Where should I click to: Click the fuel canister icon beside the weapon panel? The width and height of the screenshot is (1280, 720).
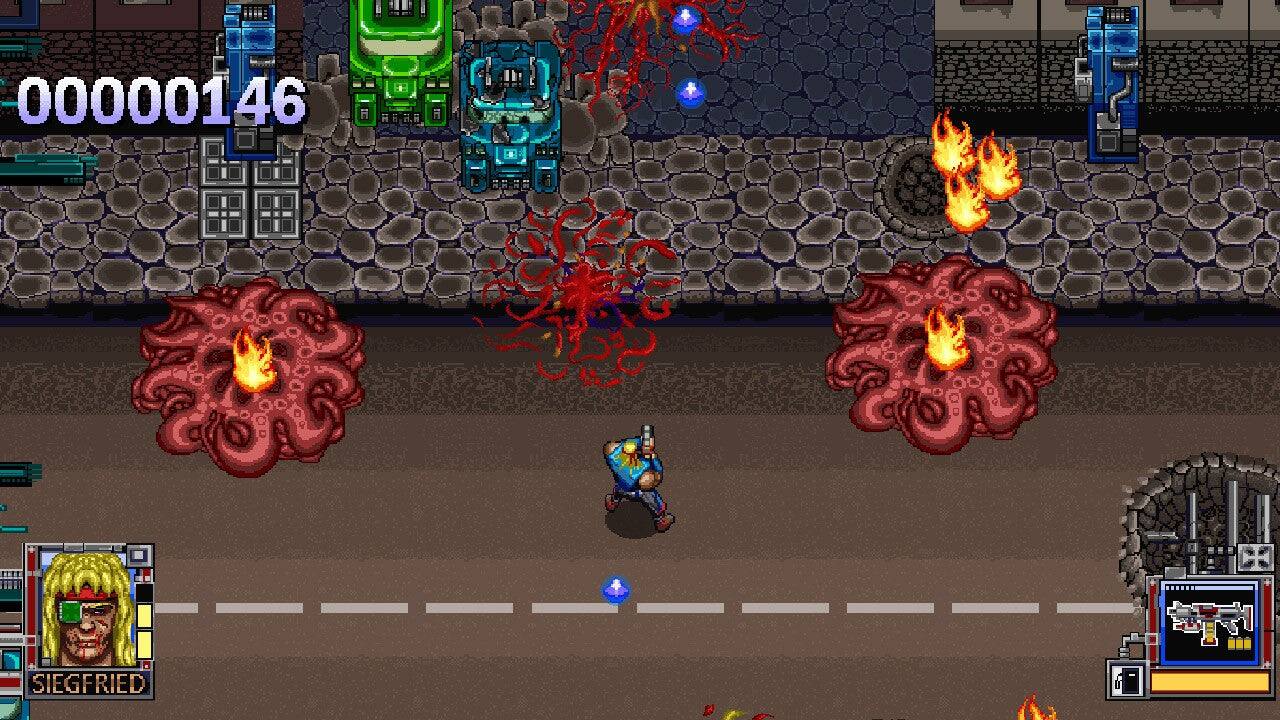tap(1125, 678)
